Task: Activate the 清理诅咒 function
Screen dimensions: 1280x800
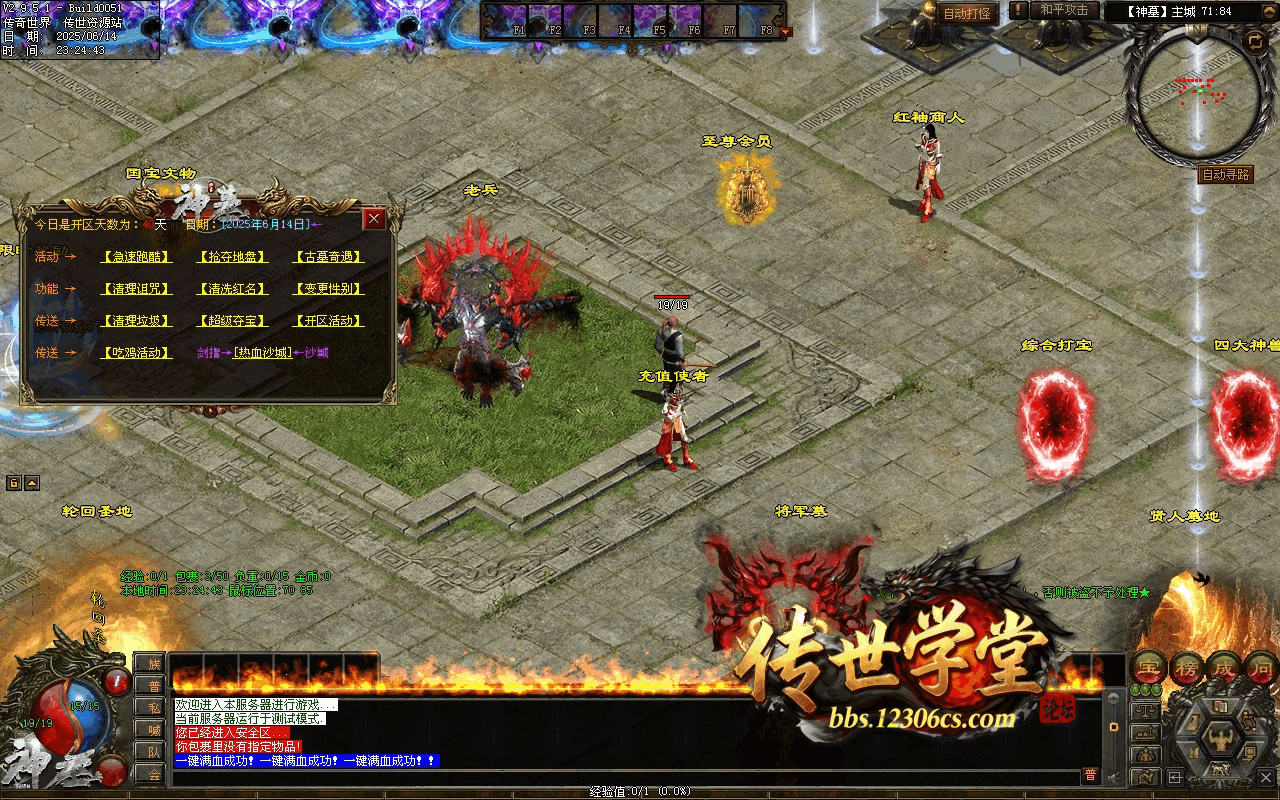Action: click(x=137, y=289)
